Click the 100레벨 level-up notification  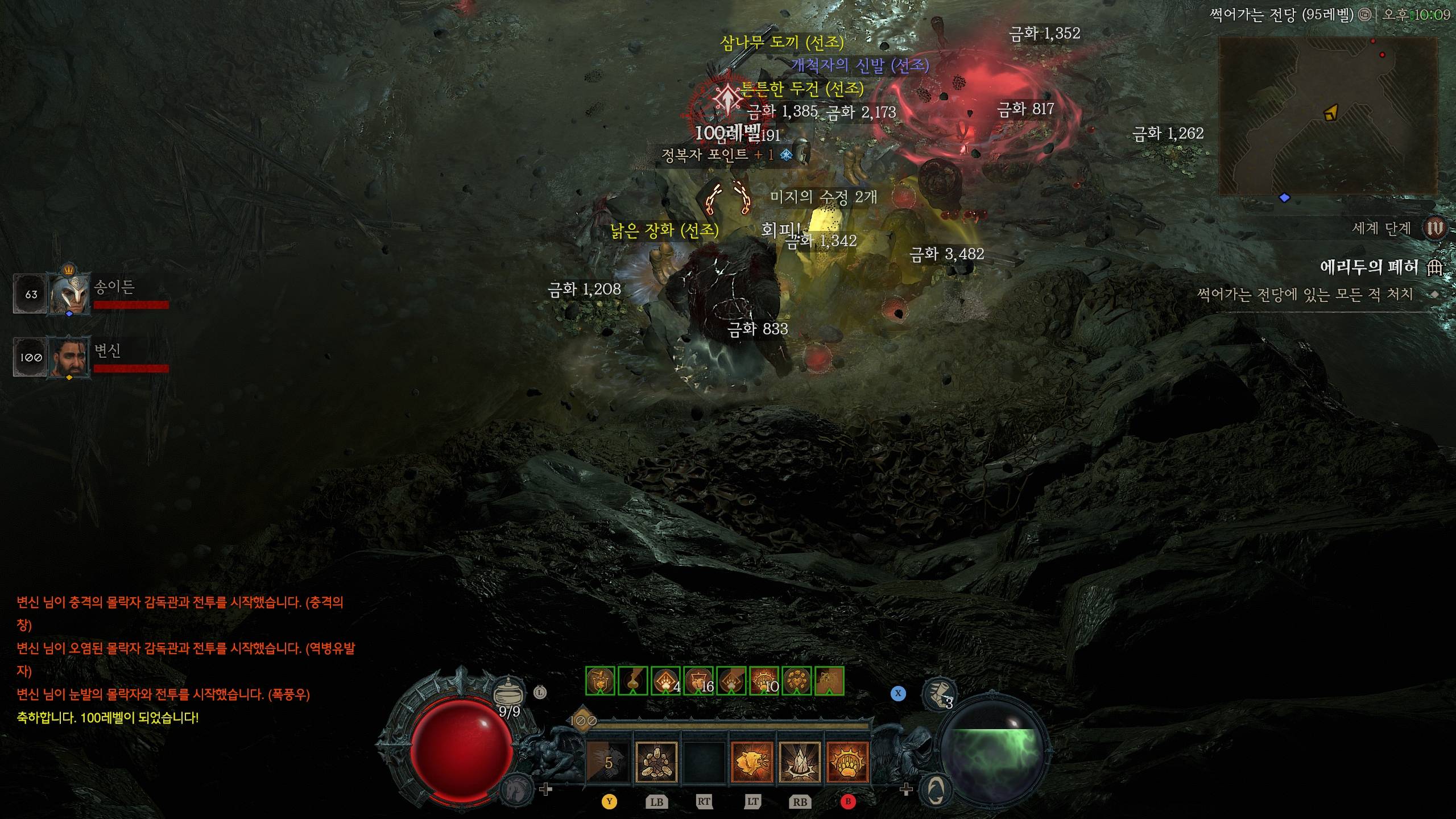click(727, 133)
